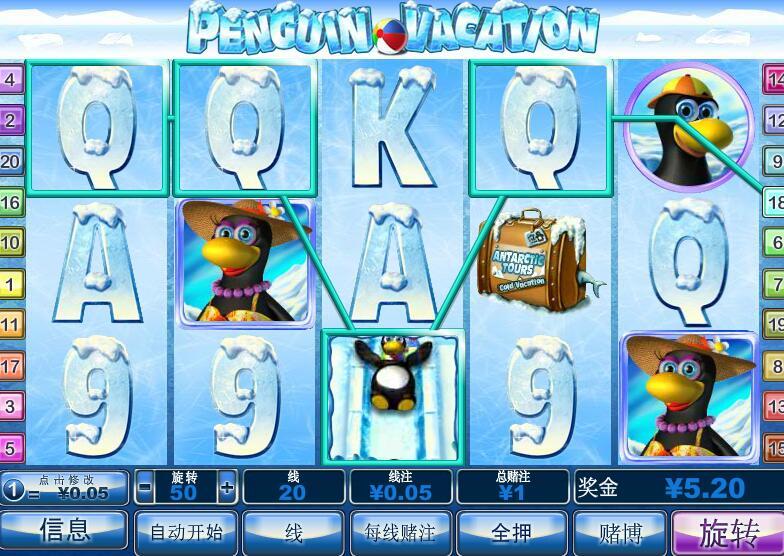This screenshot has width=784, height=556.
Task: Select payline number 1 marker
Action: click(x=11, y=284)
